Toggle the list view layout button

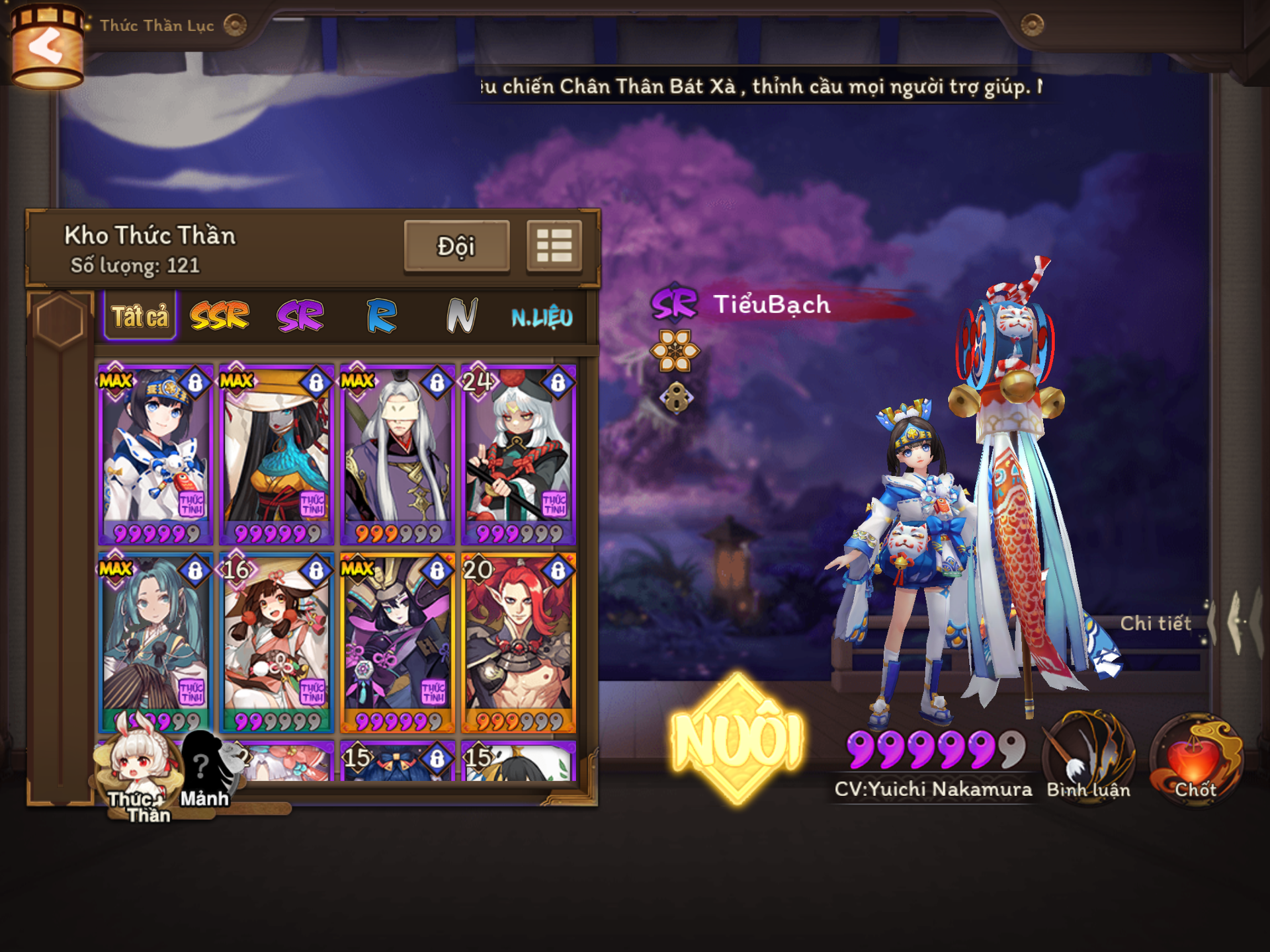point(554,246)
